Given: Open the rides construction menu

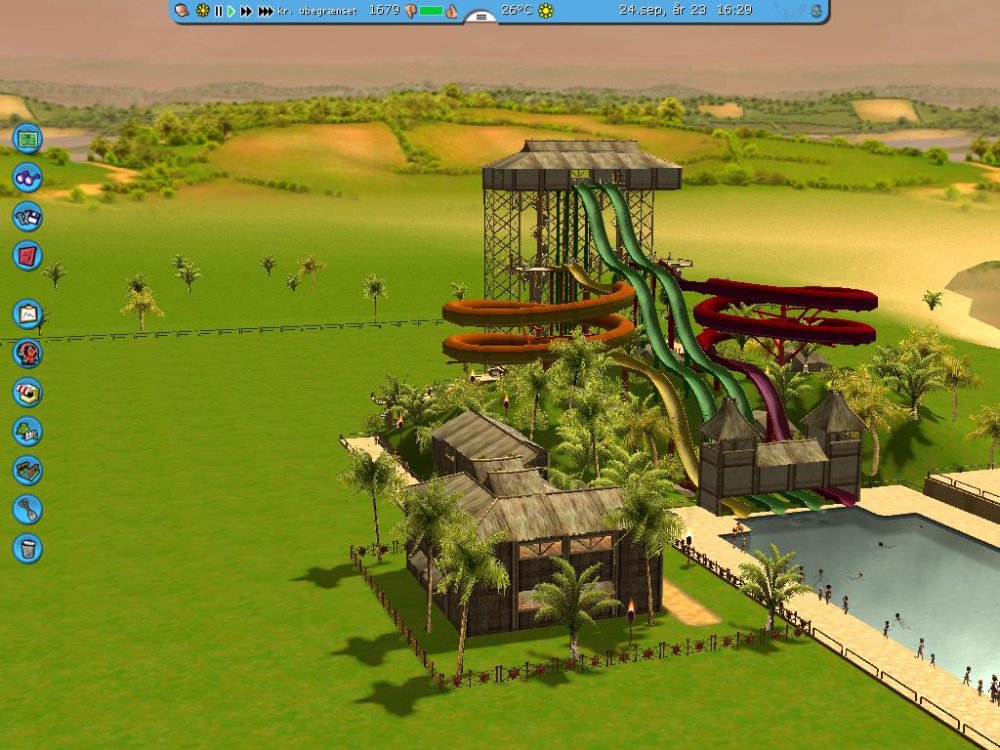Looking at the screenshot, I should [27, 353].
